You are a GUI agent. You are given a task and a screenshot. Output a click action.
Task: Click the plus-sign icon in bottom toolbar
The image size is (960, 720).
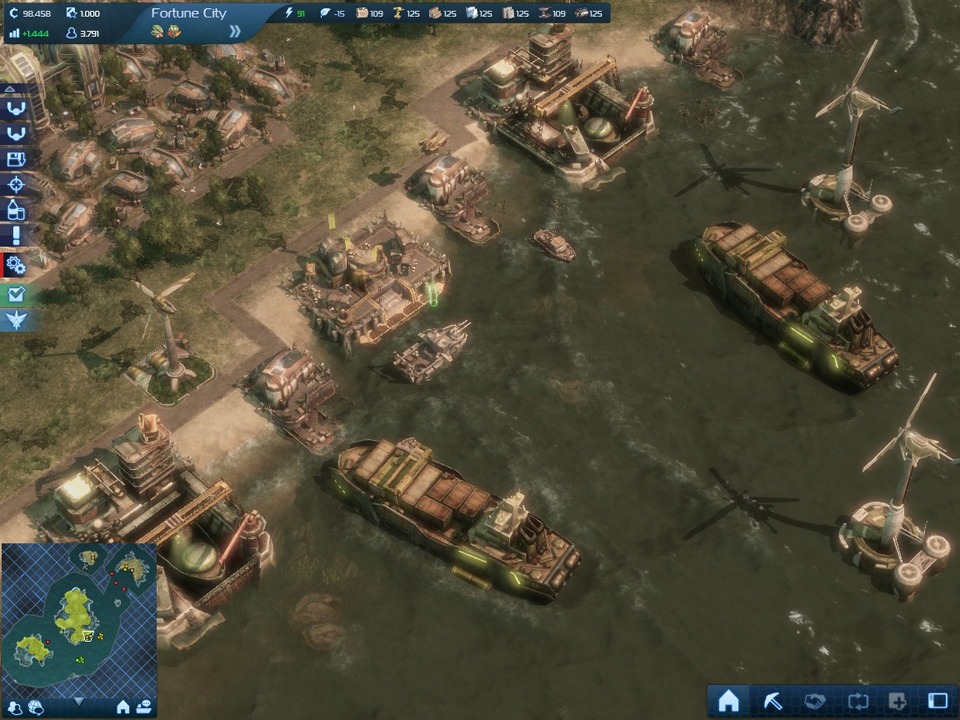point(896,700)
